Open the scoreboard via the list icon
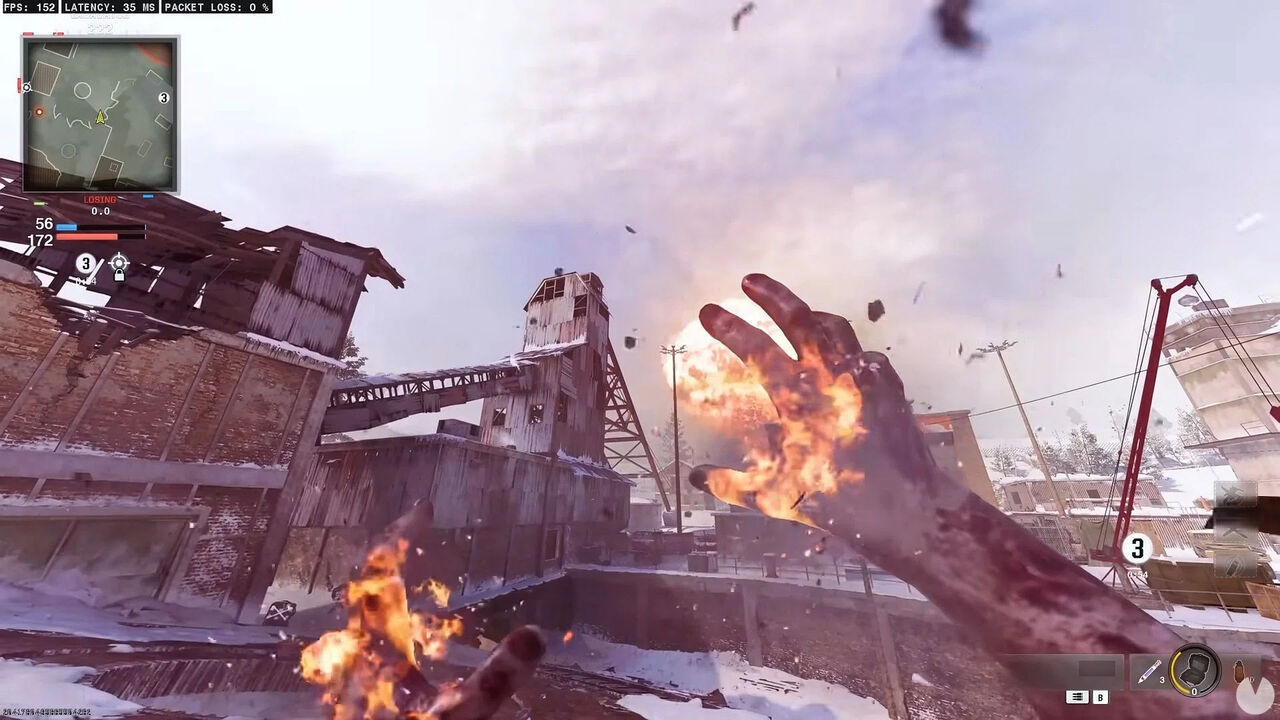The width and height of the screenshot is (1280, 720). 1077,697
